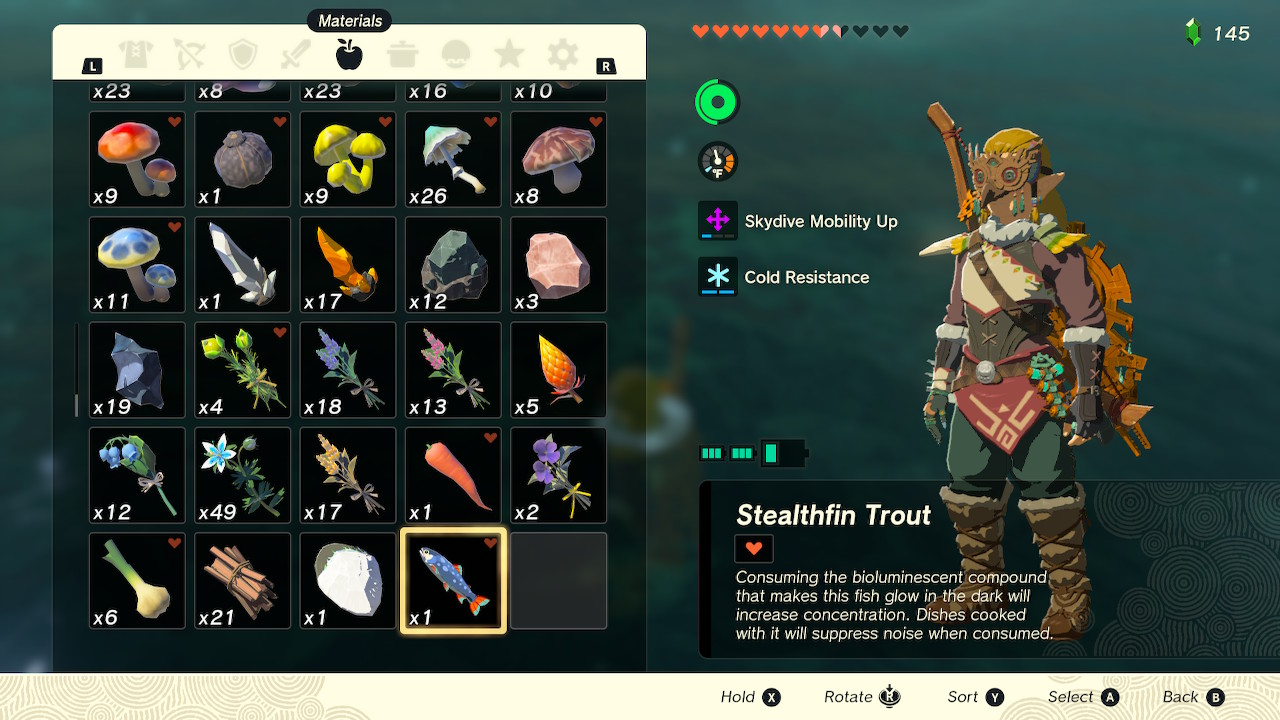Select the shields category icon
Viewport: 1280px width, 720px height.
pos(243,55)
